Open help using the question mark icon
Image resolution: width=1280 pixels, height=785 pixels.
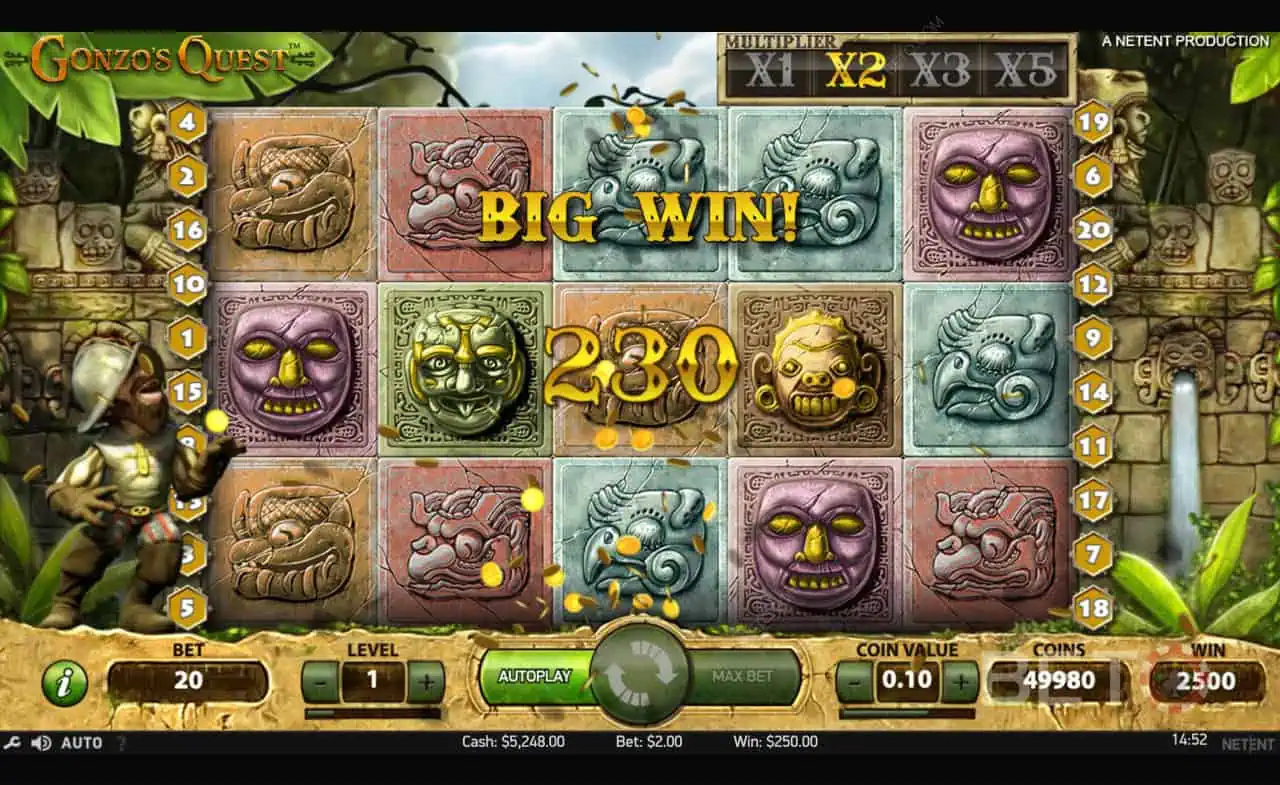click(x=122, y=743)
